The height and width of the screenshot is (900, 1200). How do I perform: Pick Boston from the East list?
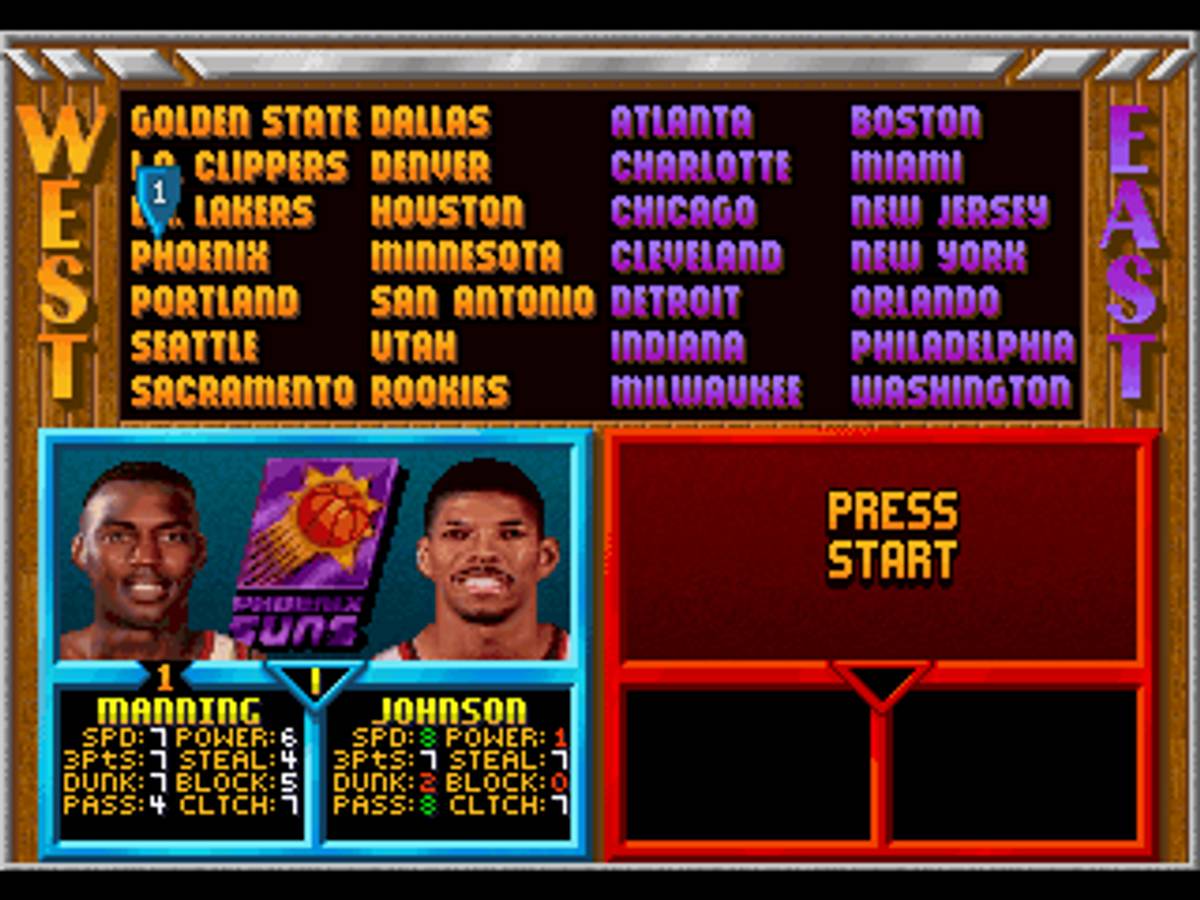tap(915, 122)
